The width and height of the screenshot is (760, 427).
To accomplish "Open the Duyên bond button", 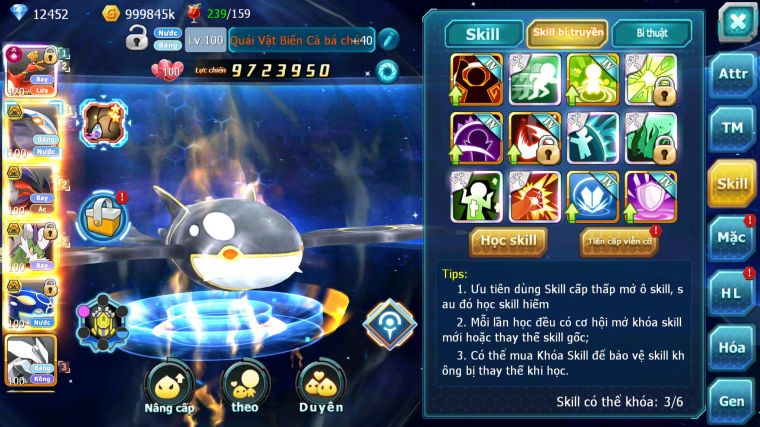I will pos(320,388).
